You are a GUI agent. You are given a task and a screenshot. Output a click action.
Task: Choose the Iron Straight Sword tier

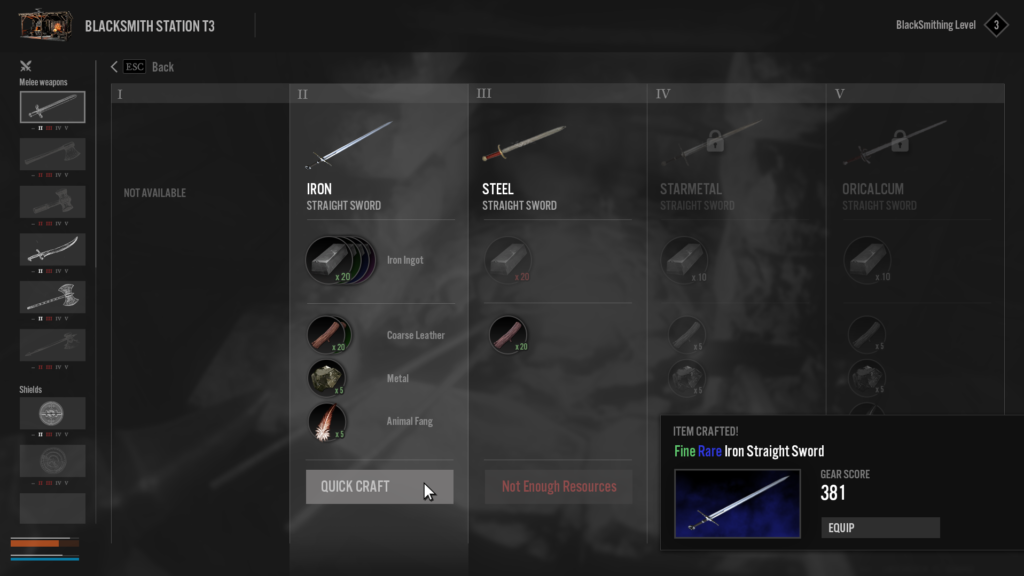pyautogui.click(x=351, y=150)
